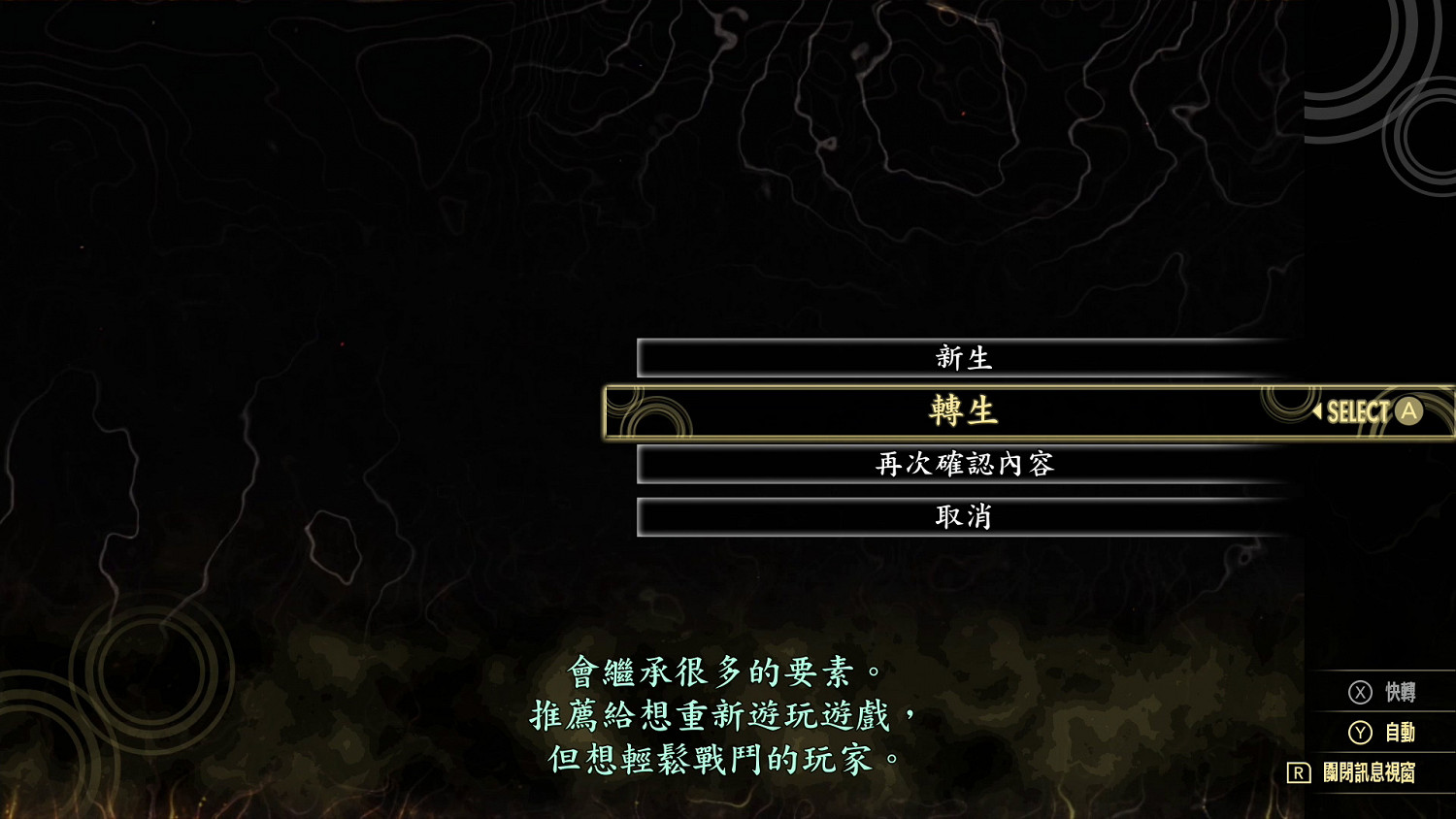Toggle 關閉訊息視窗 to hide the message window
Image resolution: width=1456 pixels, height=819 pixels.
pos(1369,774)
